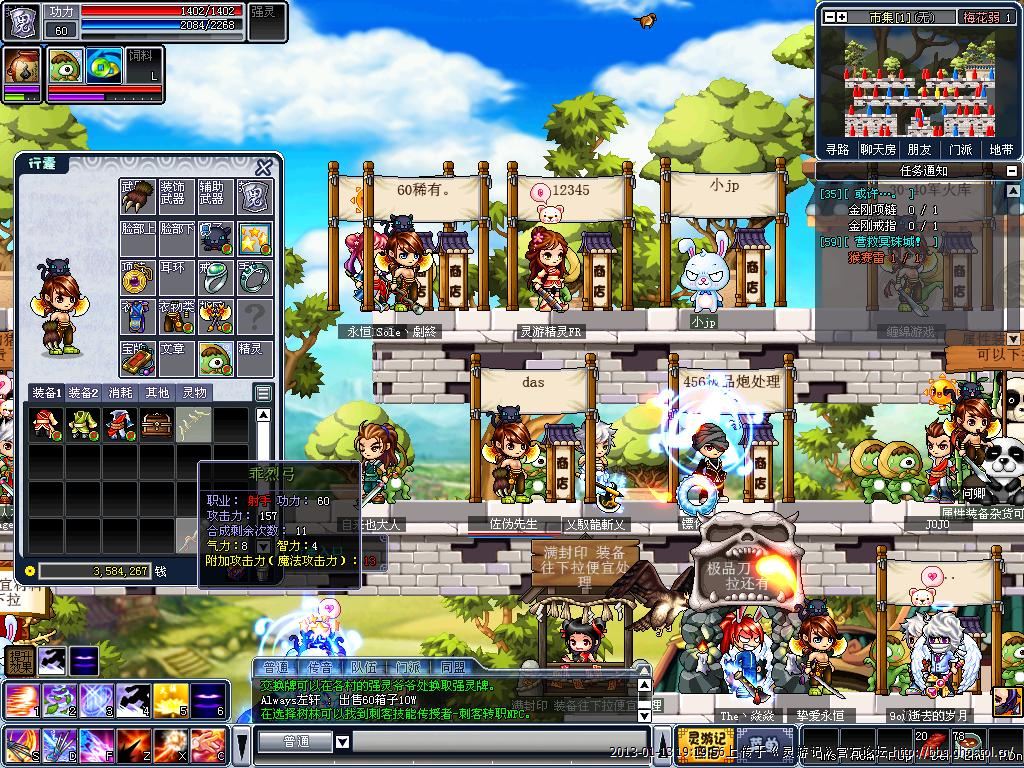Select the treasure chest item in inventory
1024x768 pixels.
tap(157, 424)
